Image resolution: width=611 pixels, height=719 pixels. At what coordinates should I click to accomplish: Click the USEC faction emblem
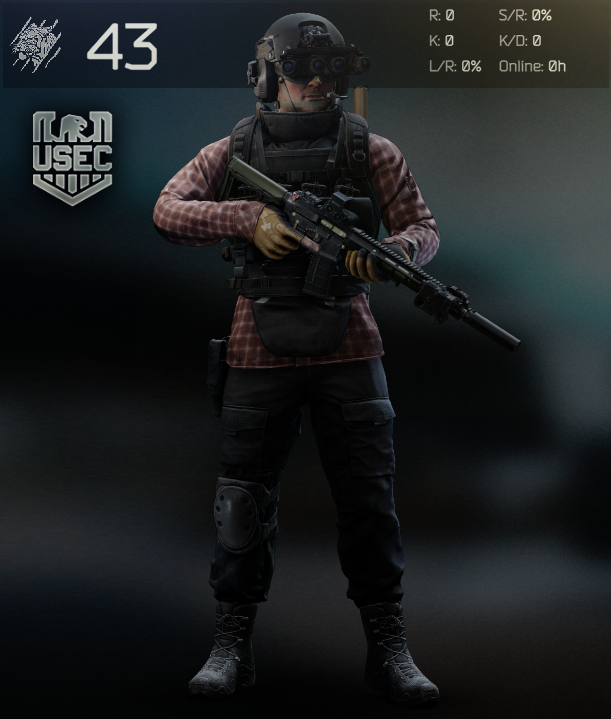click(x=72, y=157)
